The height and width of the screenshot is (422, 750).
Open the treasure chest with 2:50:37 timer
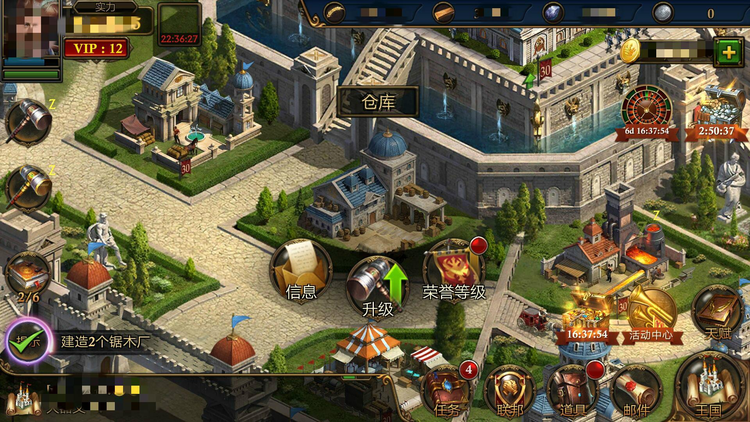[x=716, y=112]
